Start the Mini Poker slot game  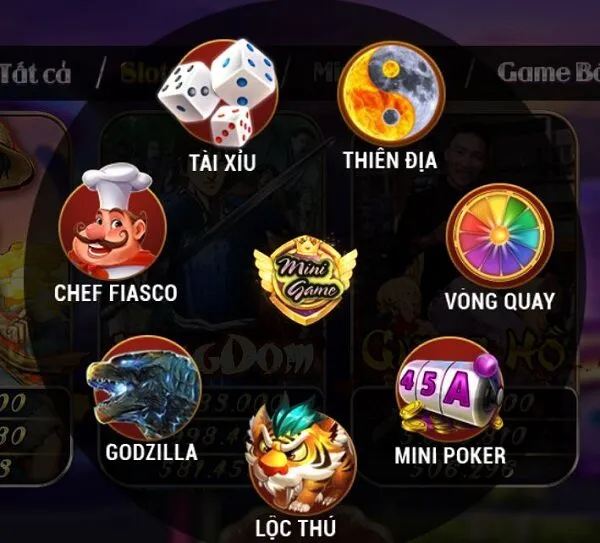point(449,392)
